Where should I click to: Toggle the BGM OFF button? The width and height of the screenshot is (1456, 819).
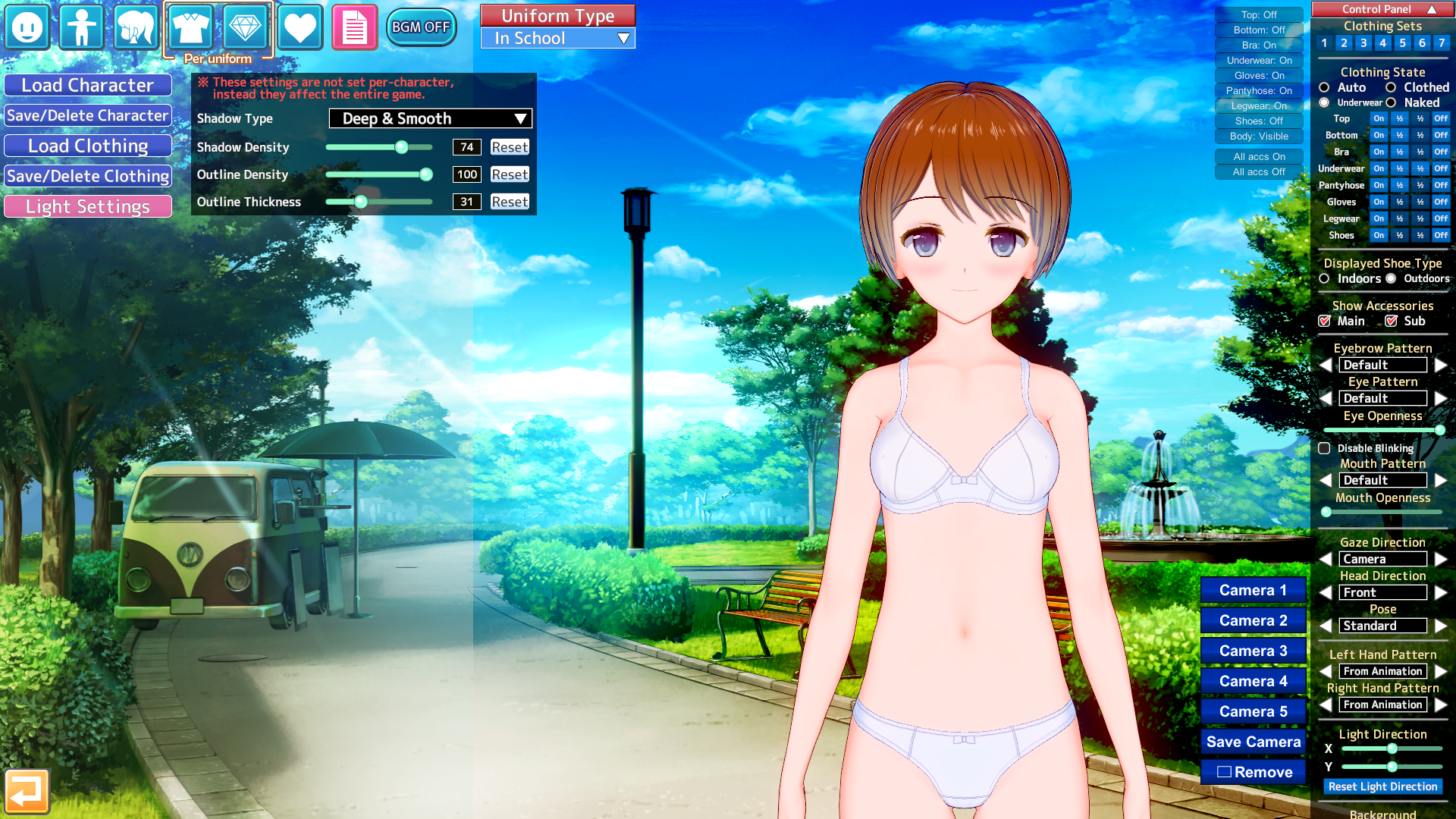(x=421, y=27)
